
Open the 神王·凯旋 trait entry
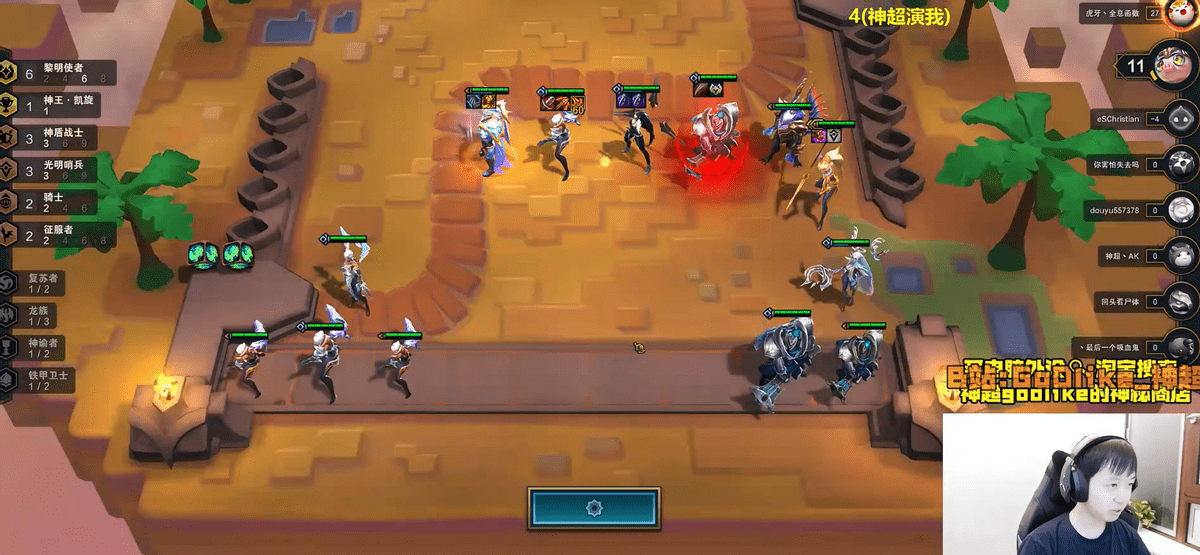tap(60, 104)
